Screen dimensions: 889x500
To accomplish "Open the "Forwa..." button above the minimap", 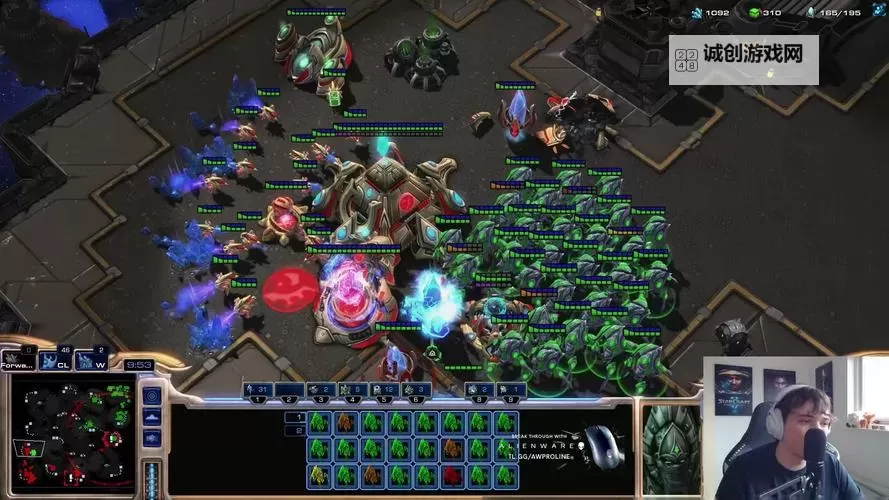I will click(19, 358).
